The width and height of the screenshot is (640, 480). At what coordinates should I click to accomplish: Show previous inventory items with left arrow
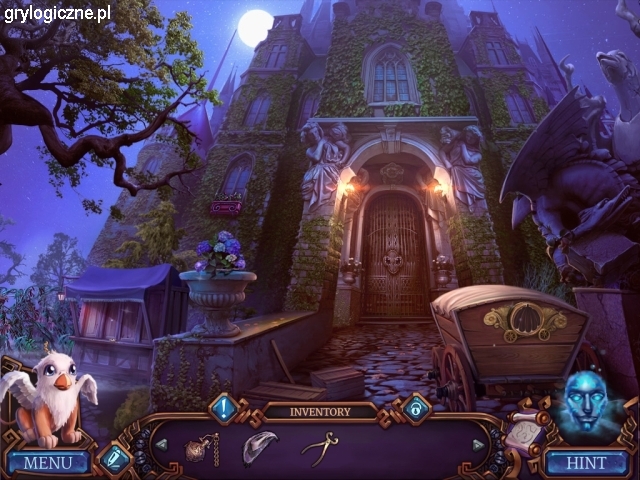point(161,444)
